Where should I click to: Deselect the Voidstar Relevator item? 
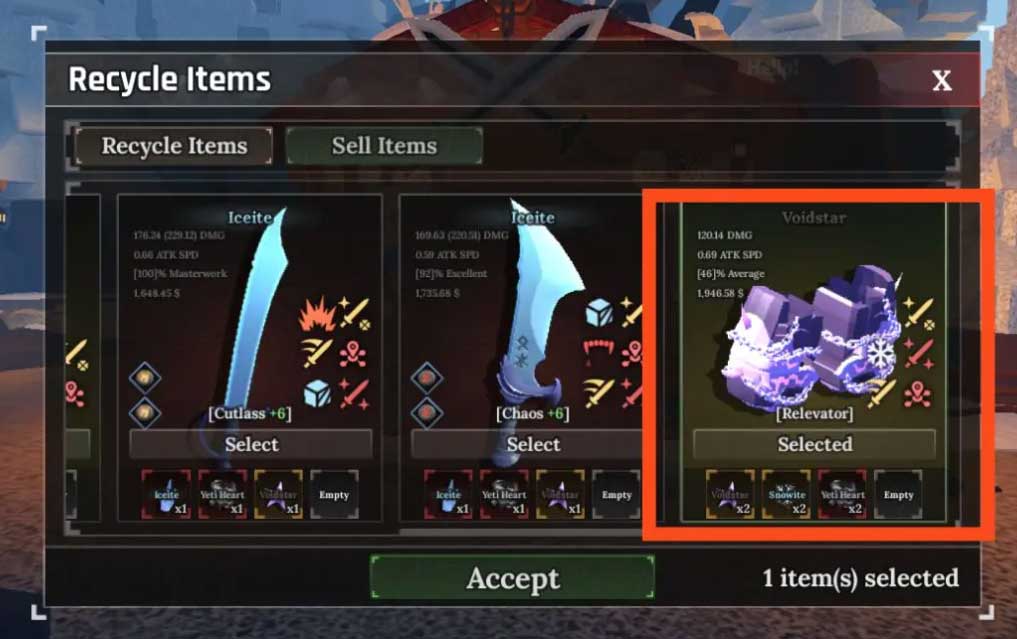[814, 444]
